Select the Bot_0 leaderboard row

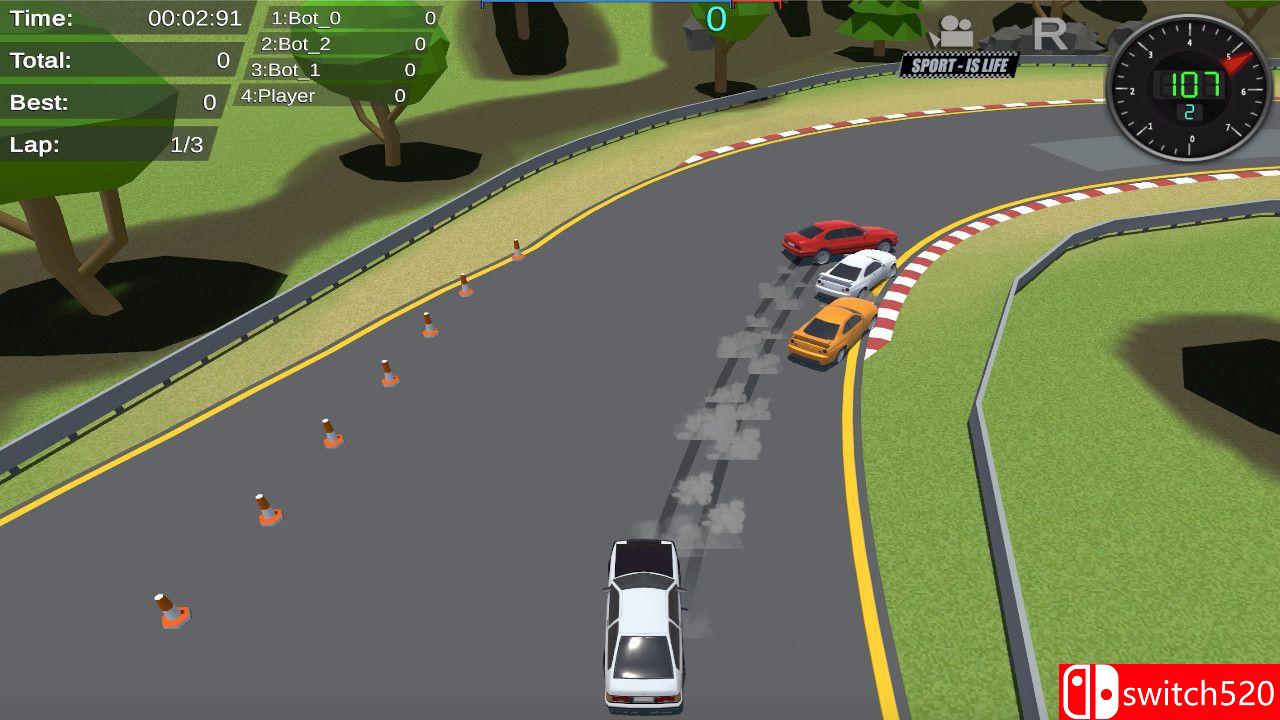pyautogui.click(x=352, y=18)
